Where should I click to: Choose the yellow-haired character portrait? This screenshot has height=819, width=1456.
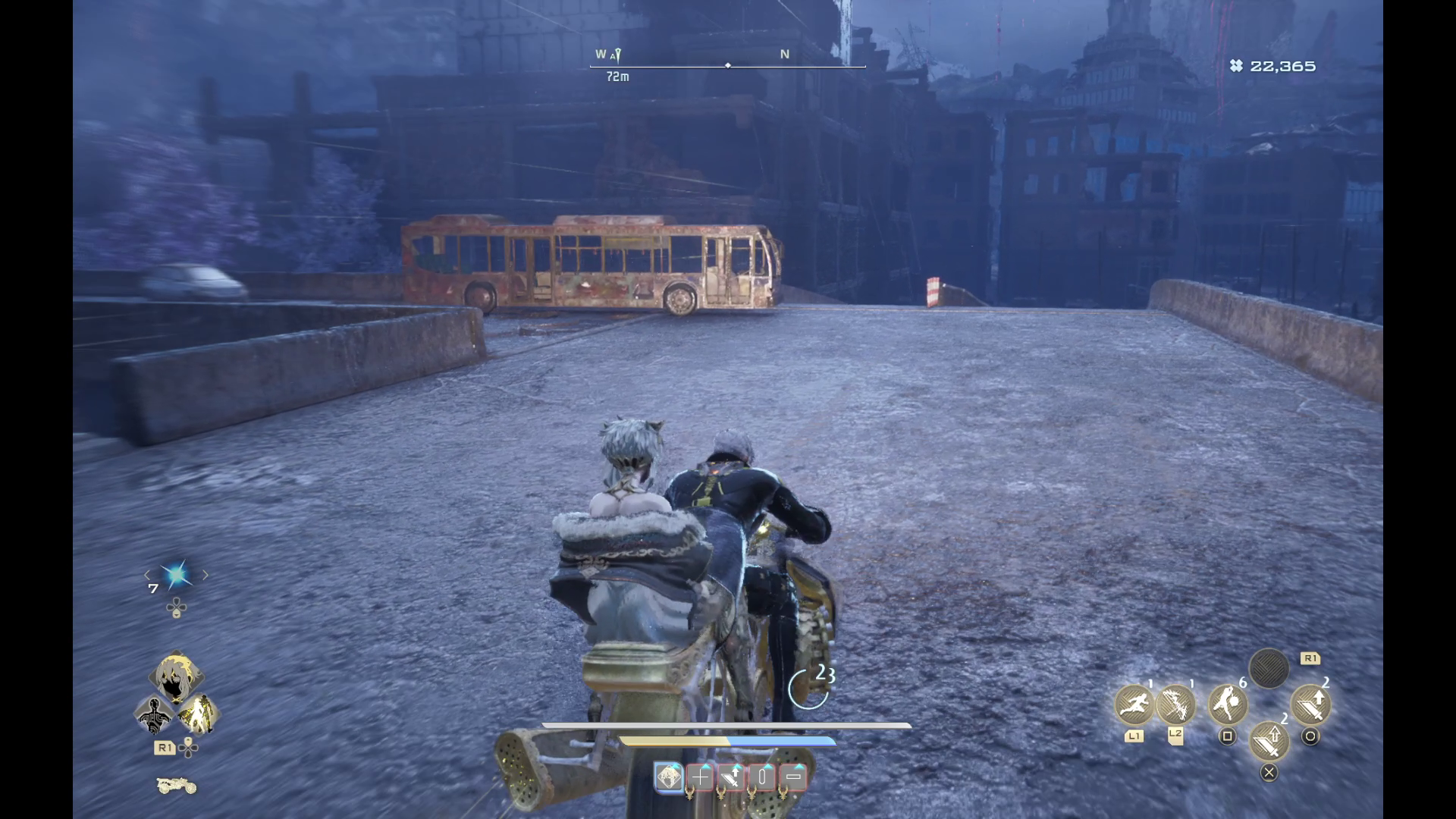(176, 677)
